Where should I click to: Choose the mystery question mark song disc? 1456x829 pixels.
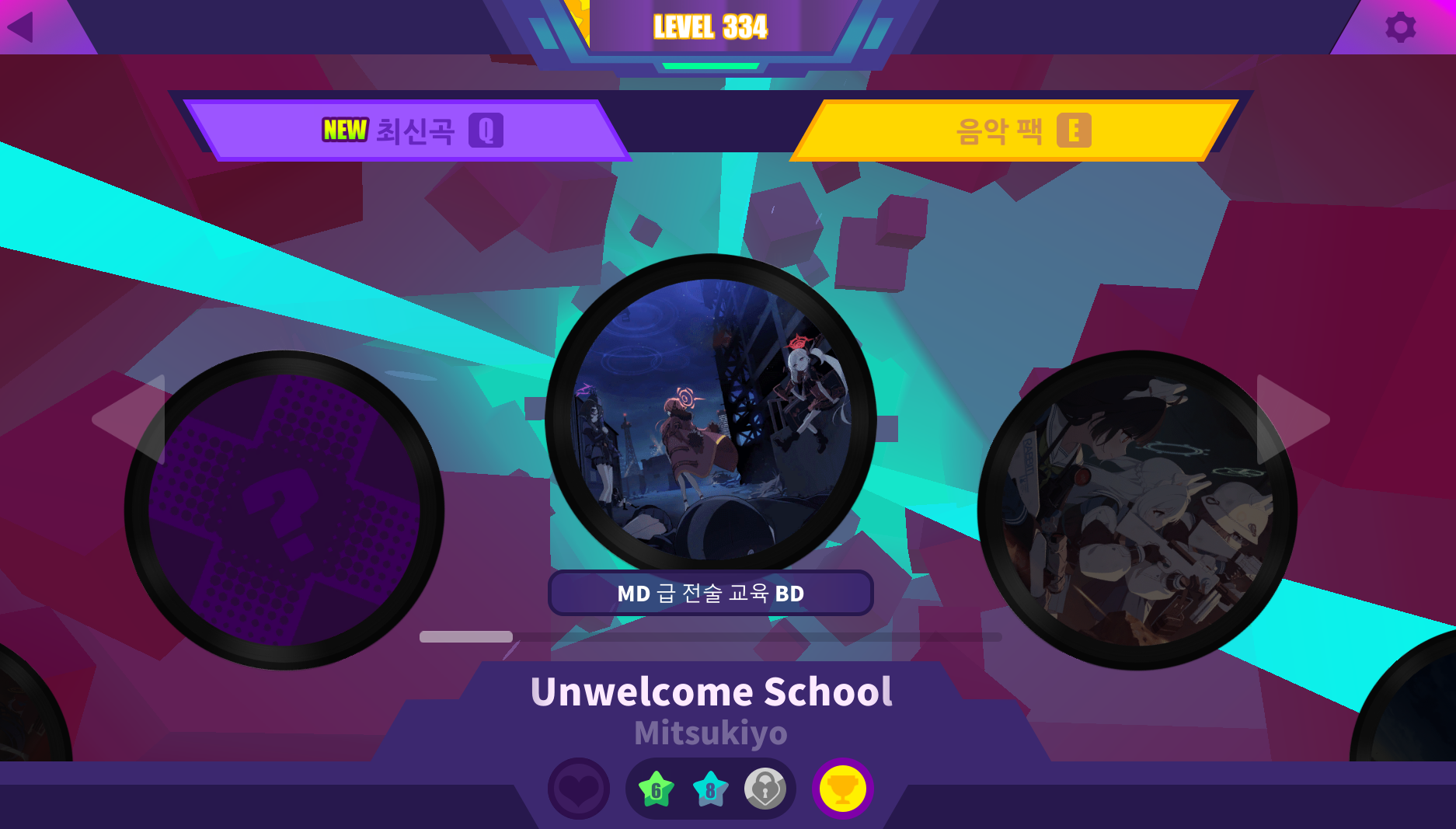(284, 510)
